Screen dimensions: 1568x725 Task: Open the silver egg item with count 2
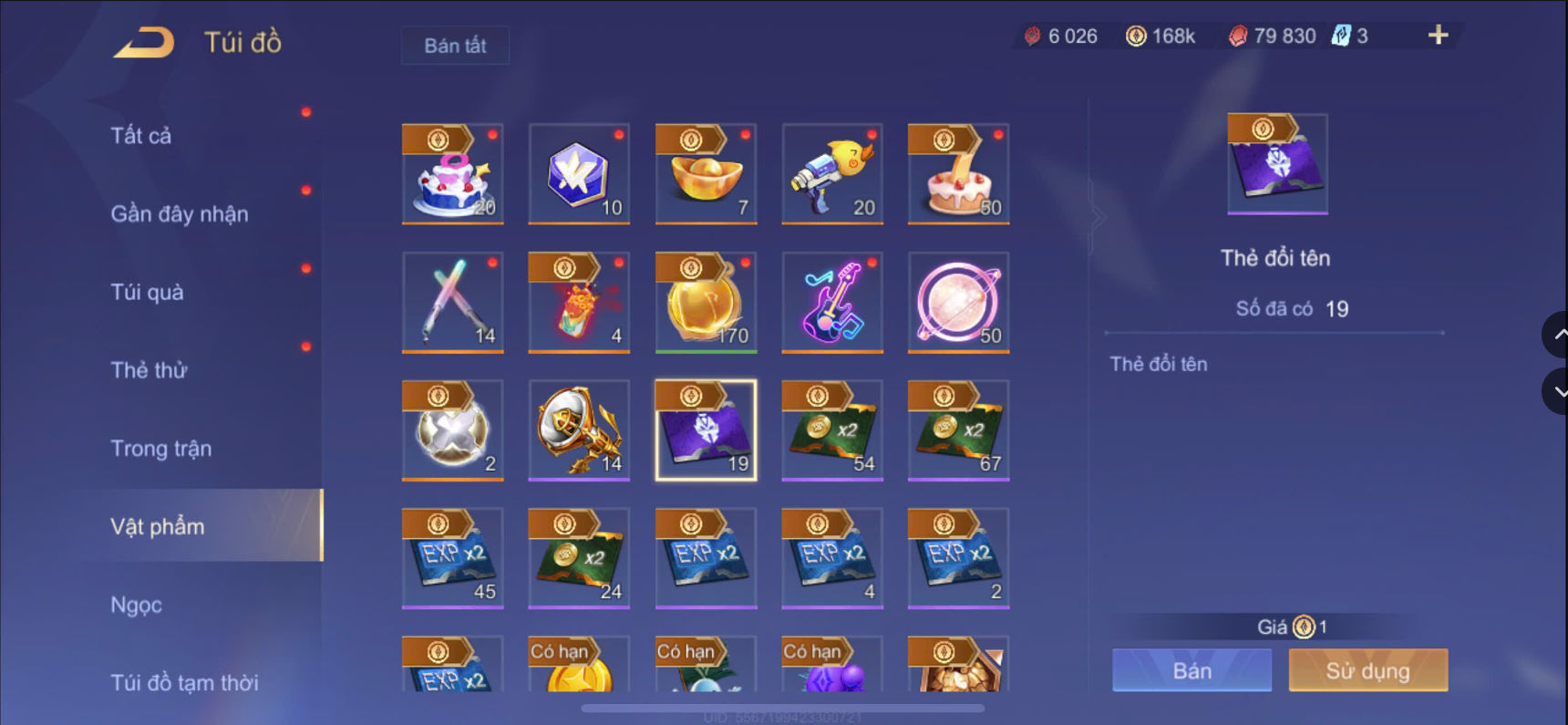[453, 429]
